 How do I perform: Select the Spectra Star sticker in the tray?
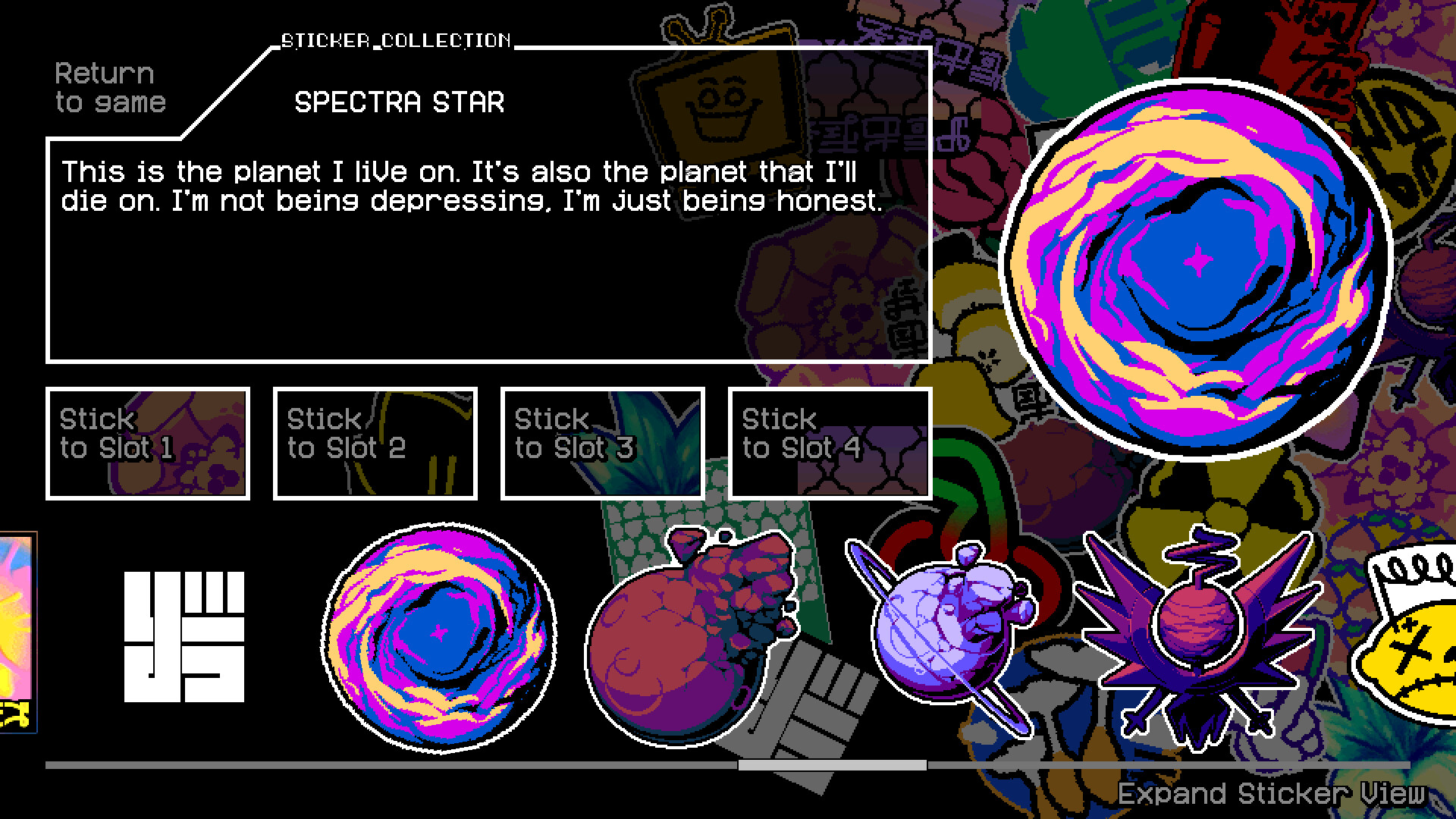tap(438, 637)
